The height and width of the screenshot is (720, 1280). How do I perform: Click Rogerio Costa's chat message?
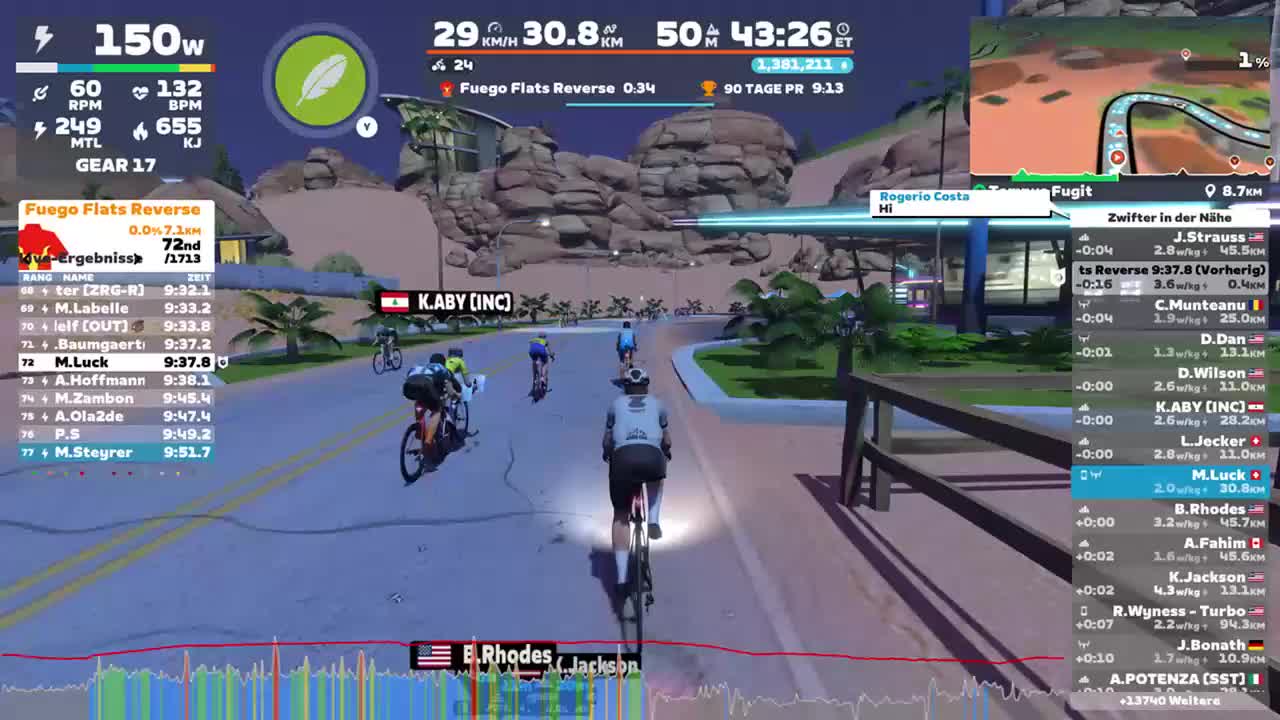(958, 203)
